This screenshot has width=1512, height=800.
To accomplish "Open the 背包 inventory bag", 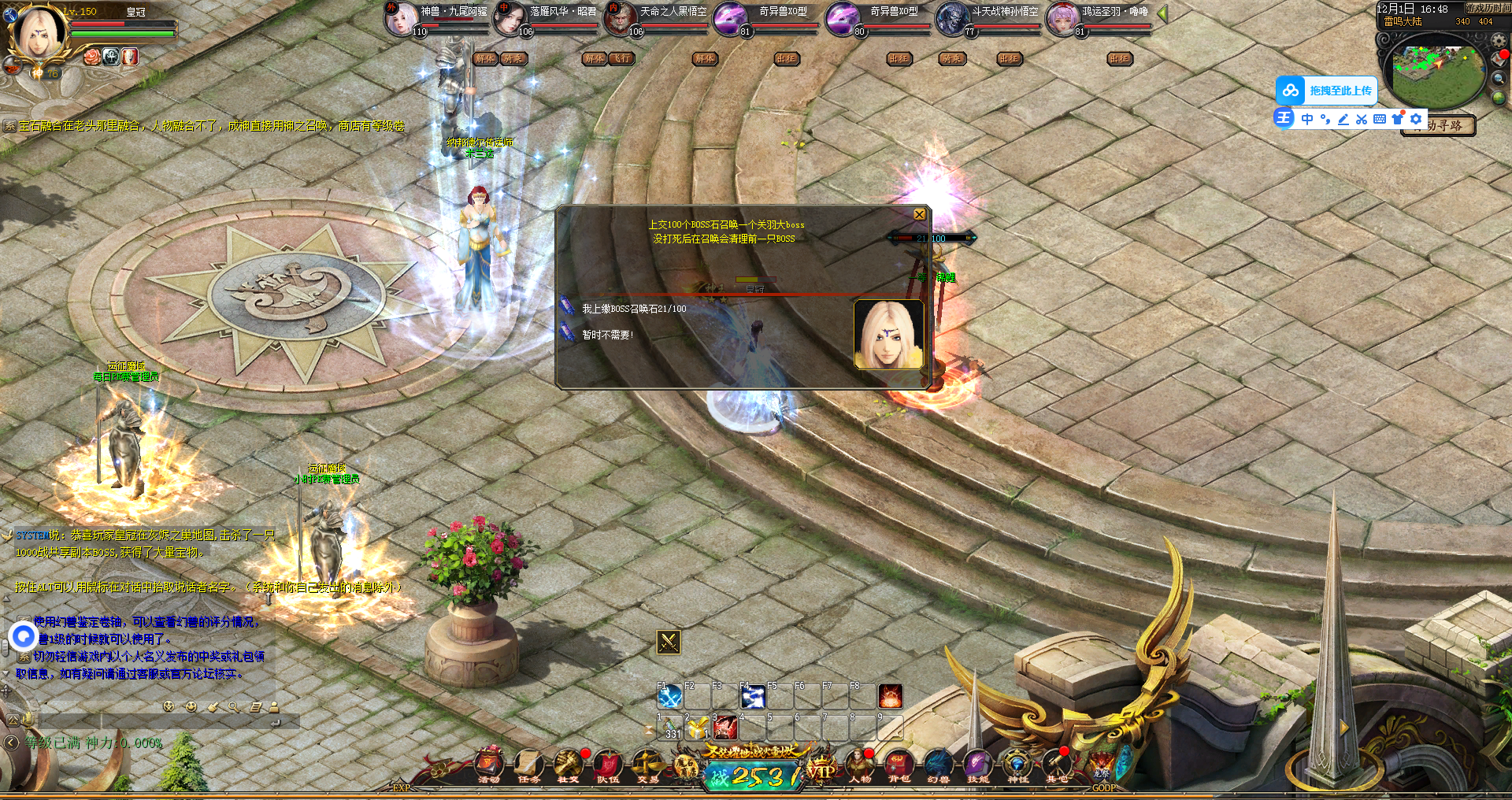I will [x=899, y=765].
